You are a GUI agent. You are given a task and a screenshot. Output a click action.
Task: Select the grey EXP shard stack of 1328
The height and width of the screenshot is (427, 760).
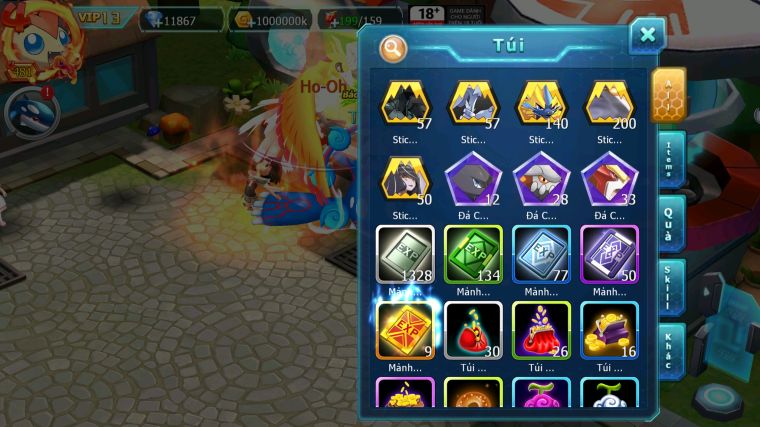(405, 254)
